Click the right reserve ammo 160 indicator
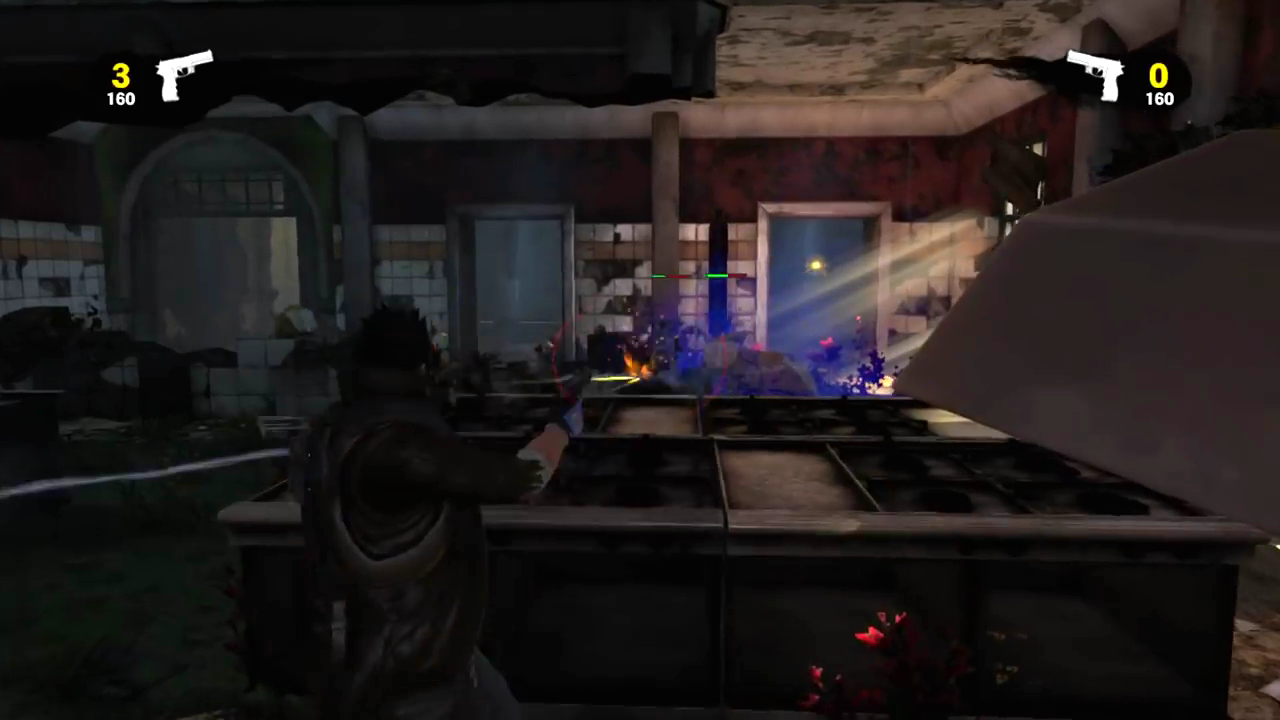Screen dimensions: 1280x720 click(x=1159, y=99)
